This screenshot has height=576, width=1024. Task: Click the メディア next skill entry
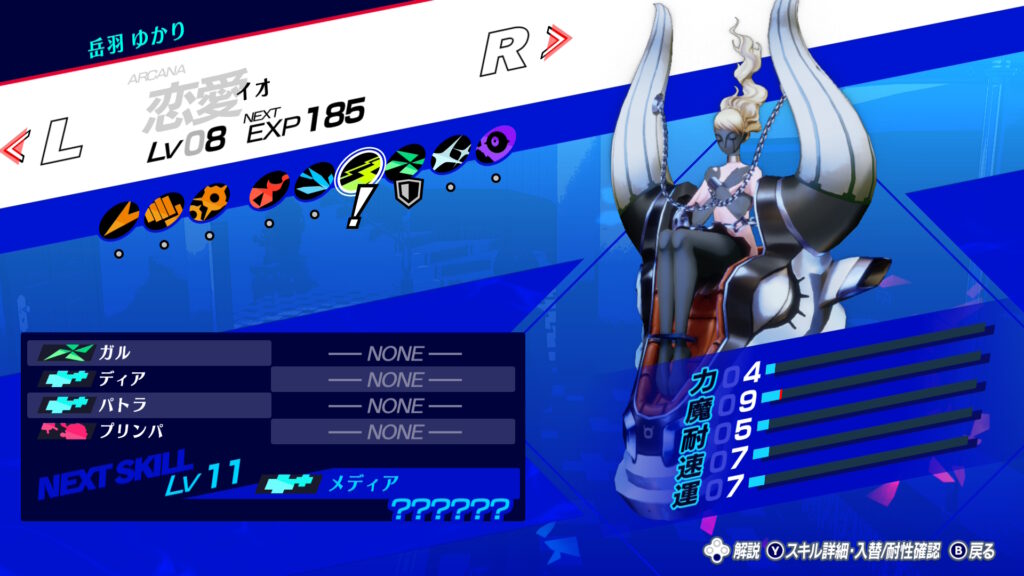pyautogui.click(x=350, y=484)
